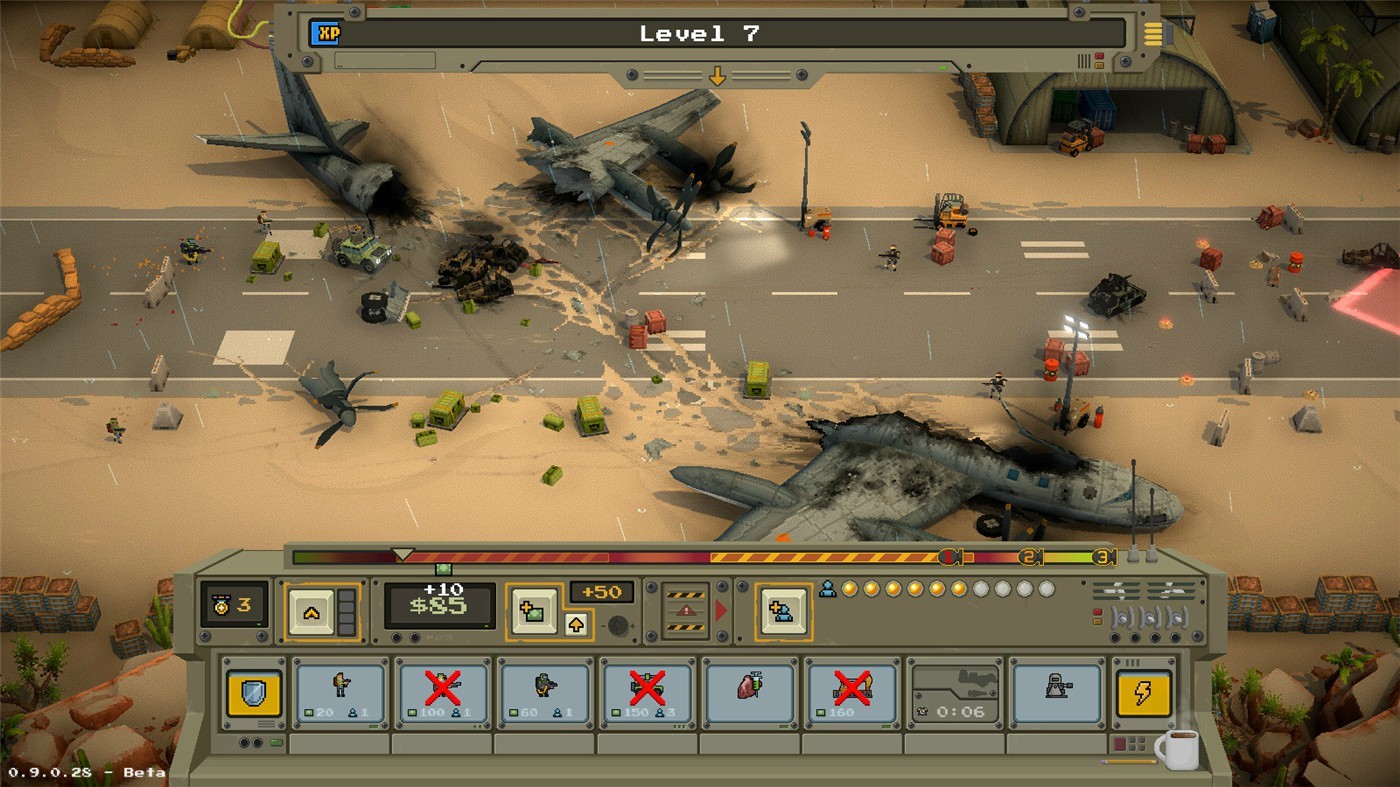
Task: Click the green upgrade arrow button
Action: 576,623
